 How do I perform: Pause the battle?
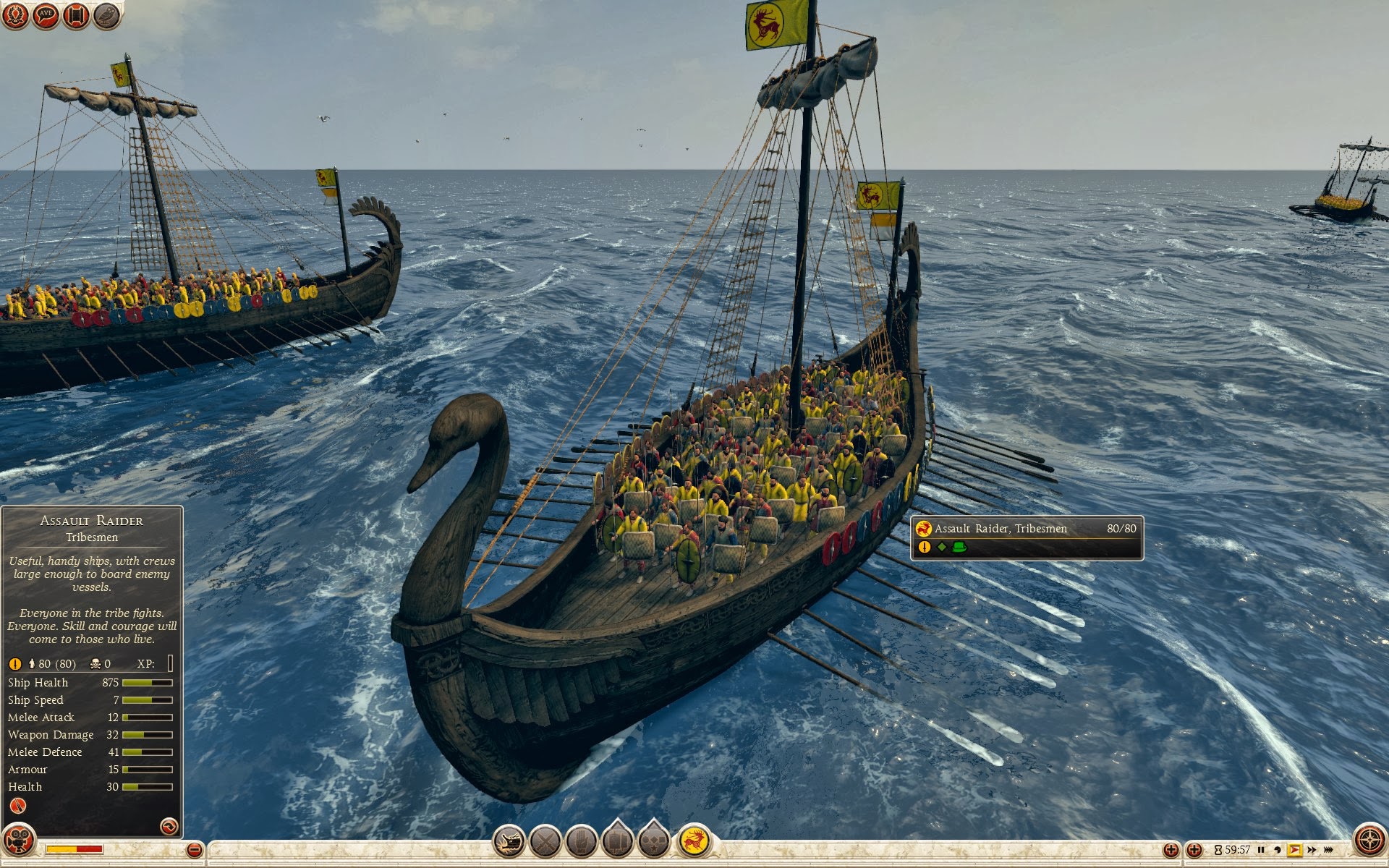coord(1261,850)
